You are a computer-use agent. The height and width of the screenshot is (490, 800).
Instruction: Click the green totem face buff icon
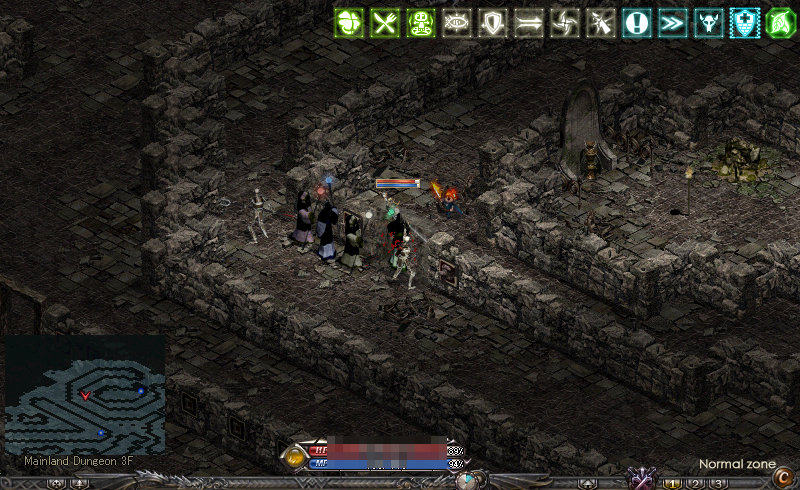[421, 23]
